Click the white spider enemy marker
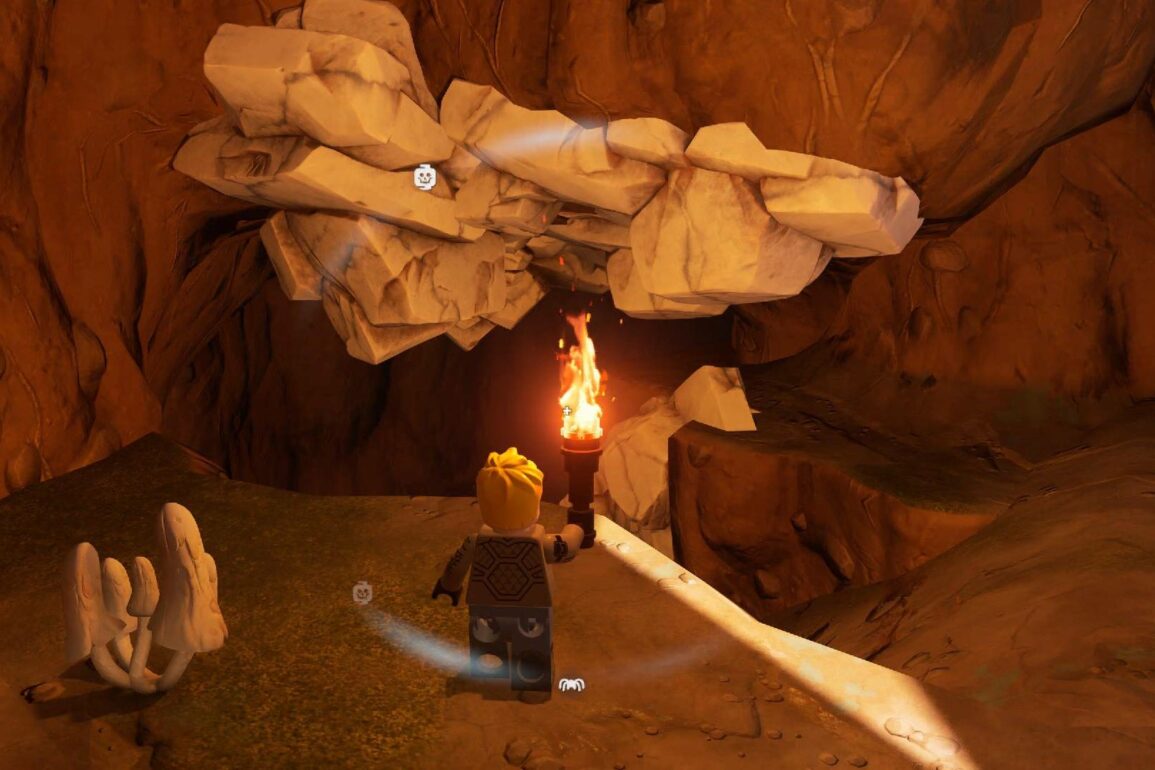Image resolution: width=1155 pixels, height=770 pixels. pyautogui.click(x=571, y=684)
